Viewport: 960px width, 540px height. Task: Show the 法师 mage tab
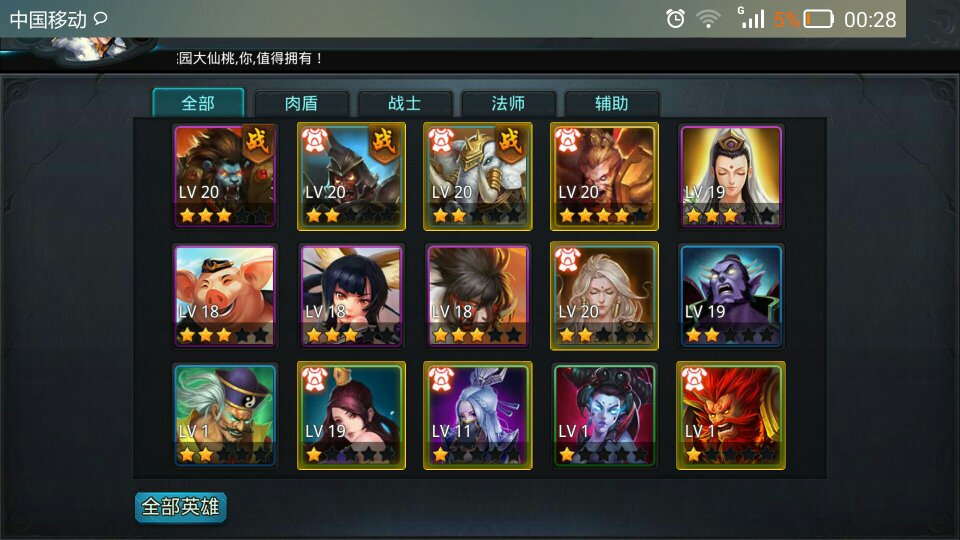(x=508, y=104)
